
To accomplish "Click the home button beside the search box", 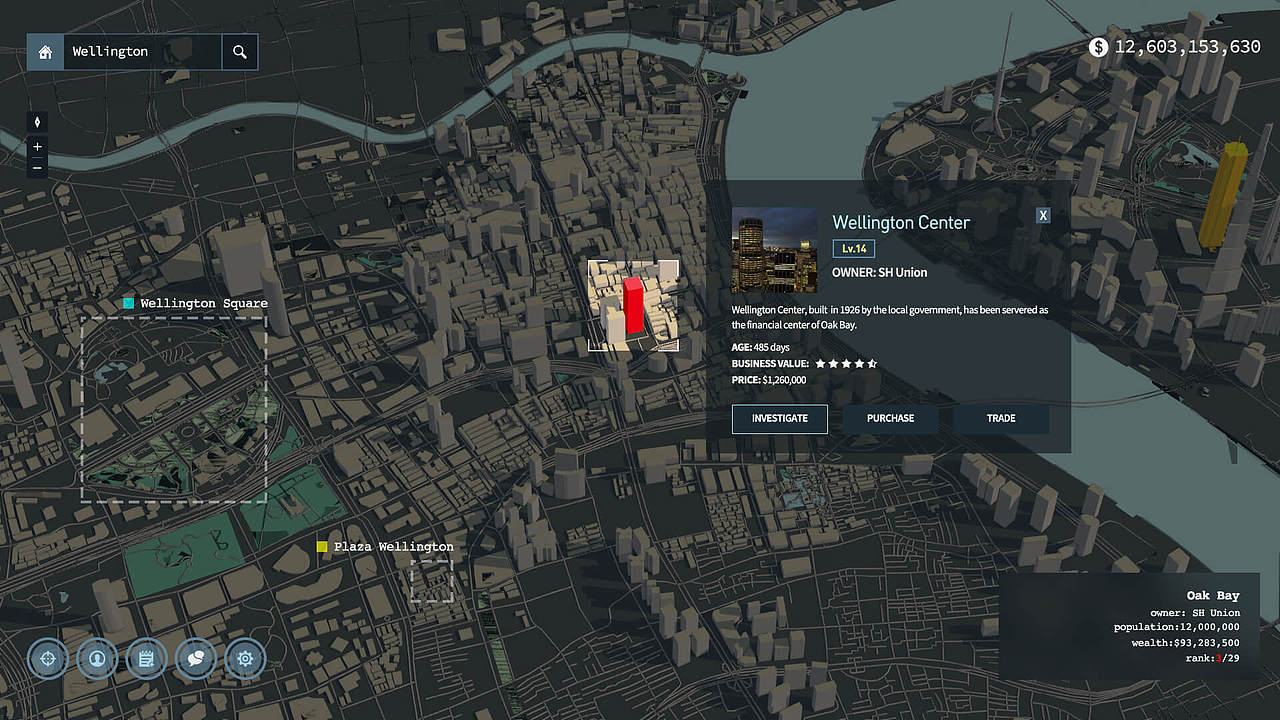I will [x=45, y=52].
